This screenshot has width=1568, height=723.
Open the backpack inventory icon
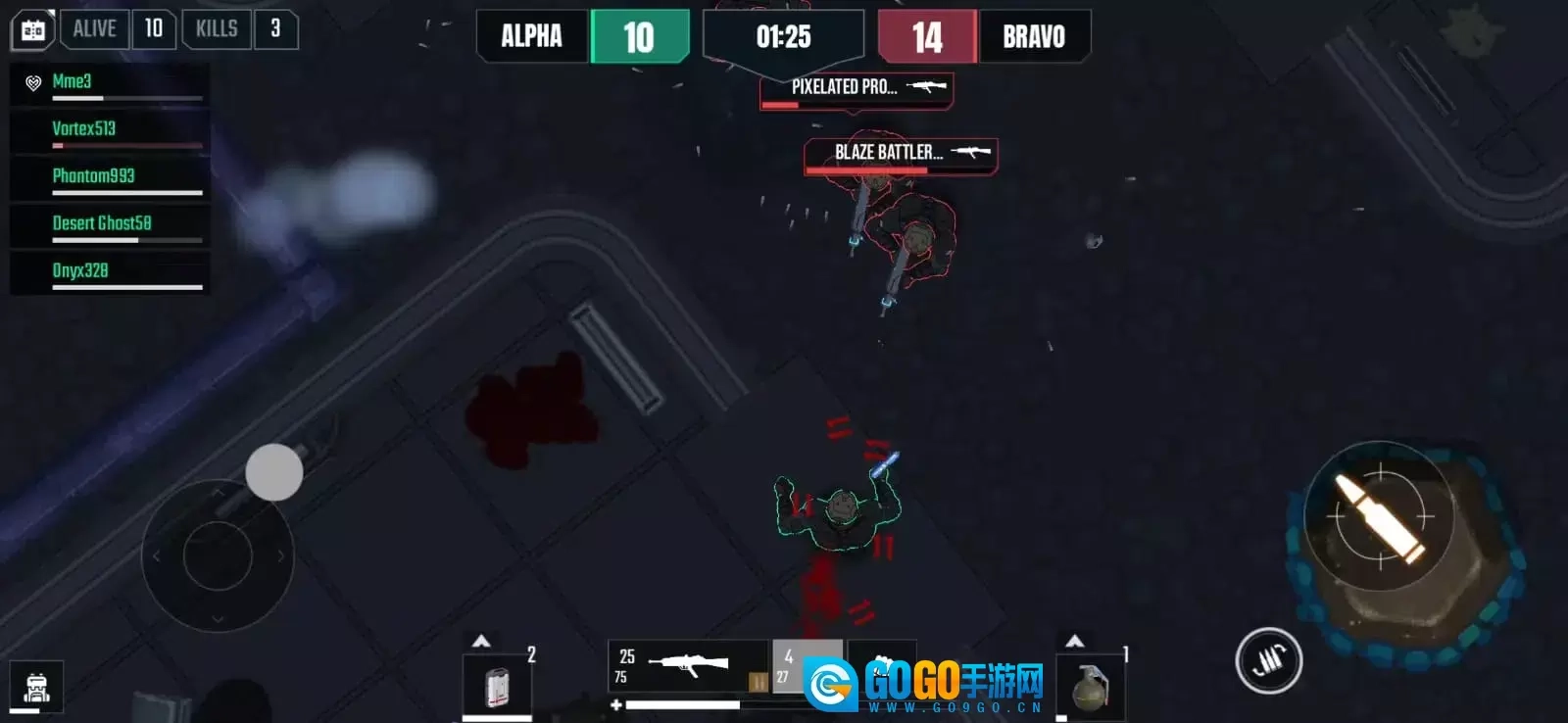(34, 686)
